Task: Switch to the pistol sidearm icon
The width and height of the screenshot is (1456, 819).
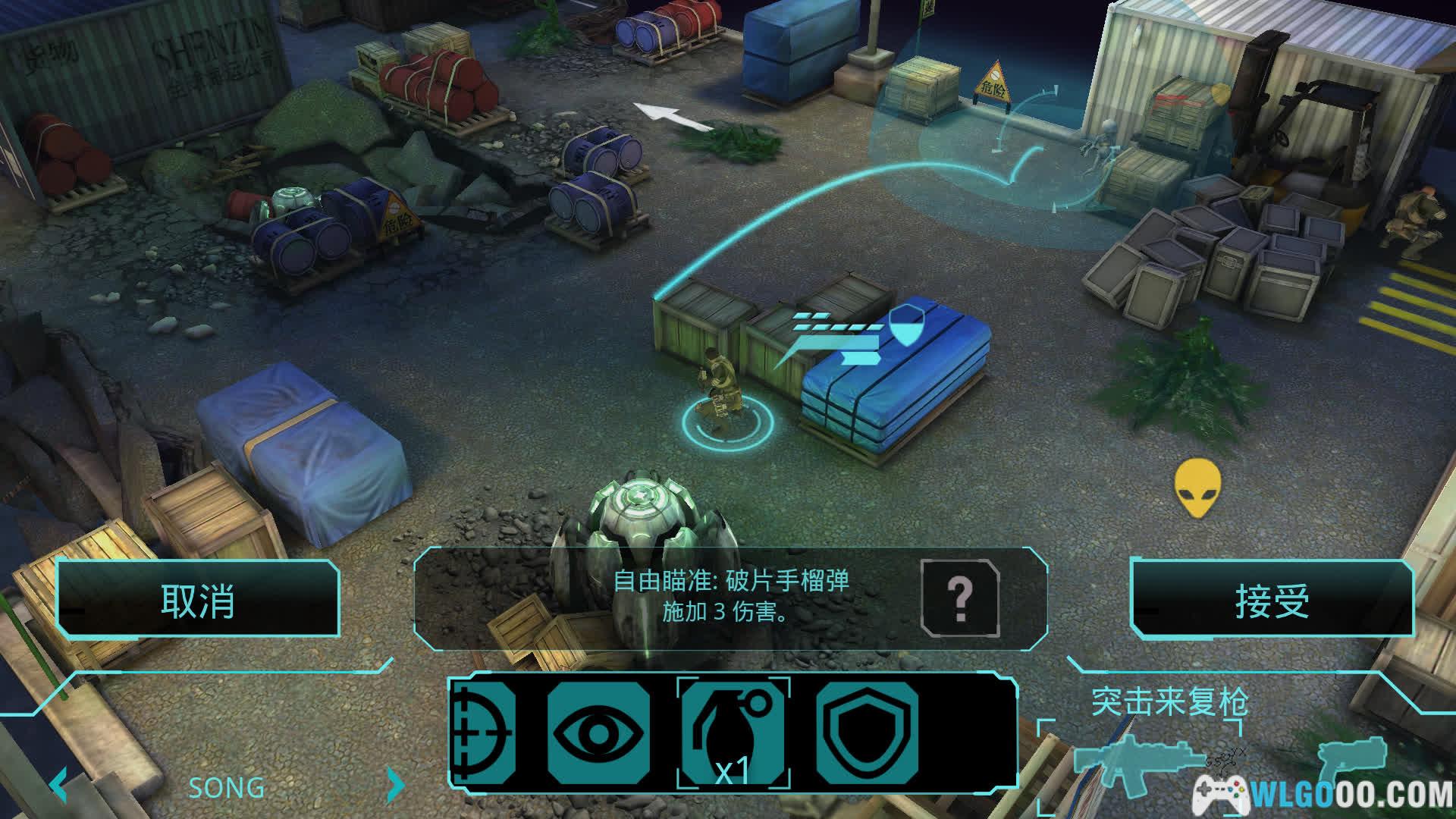Action: point(1351,762)
